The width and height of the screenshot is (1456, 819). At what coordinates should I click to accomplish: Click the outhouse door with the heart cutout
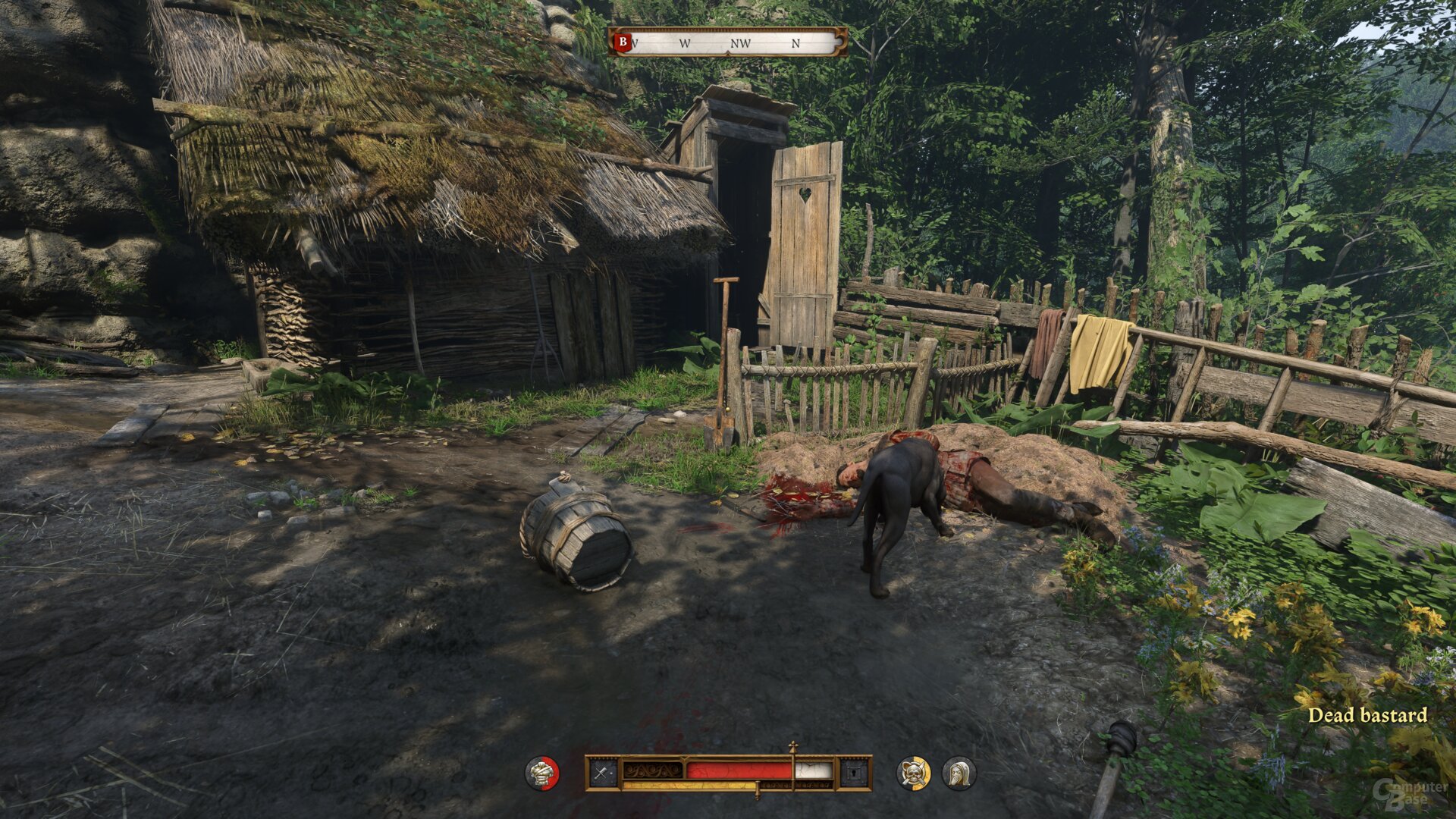click(804, 227)
